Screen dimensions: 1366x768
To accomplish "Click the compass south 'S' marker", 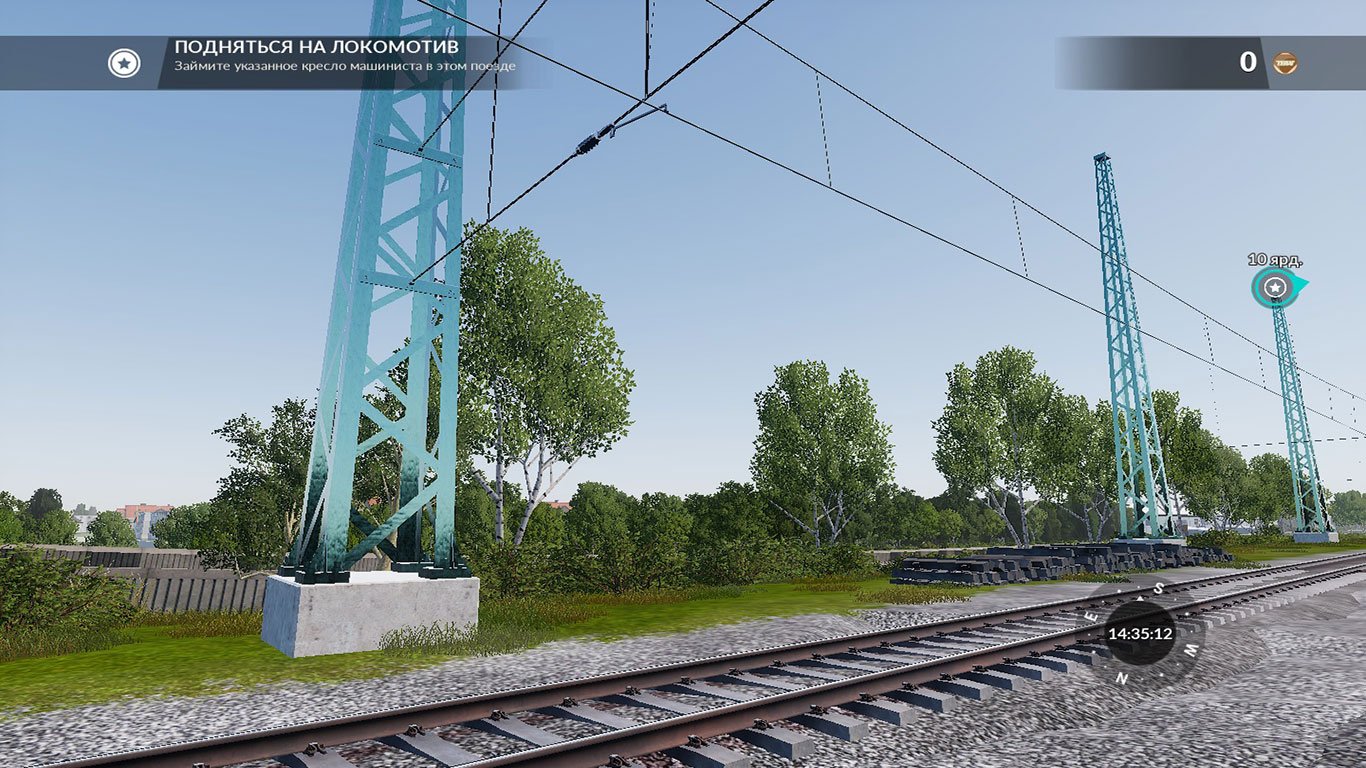I will pyautogui.click(x=1159, y=587).
